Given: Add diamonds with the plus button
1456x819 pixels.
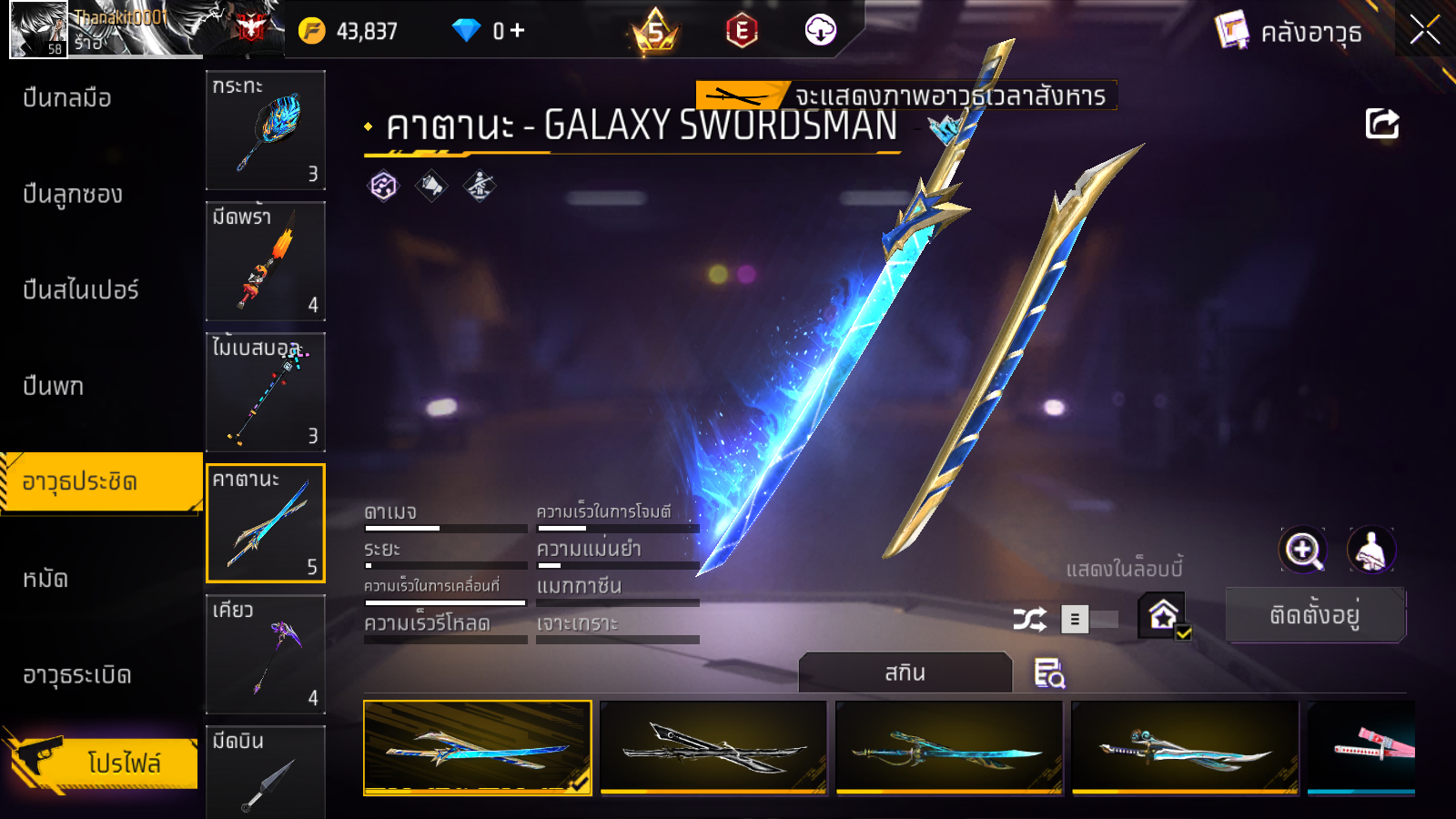Looking at the screenshot, I should pyautogui.click(x=518, y=31).
